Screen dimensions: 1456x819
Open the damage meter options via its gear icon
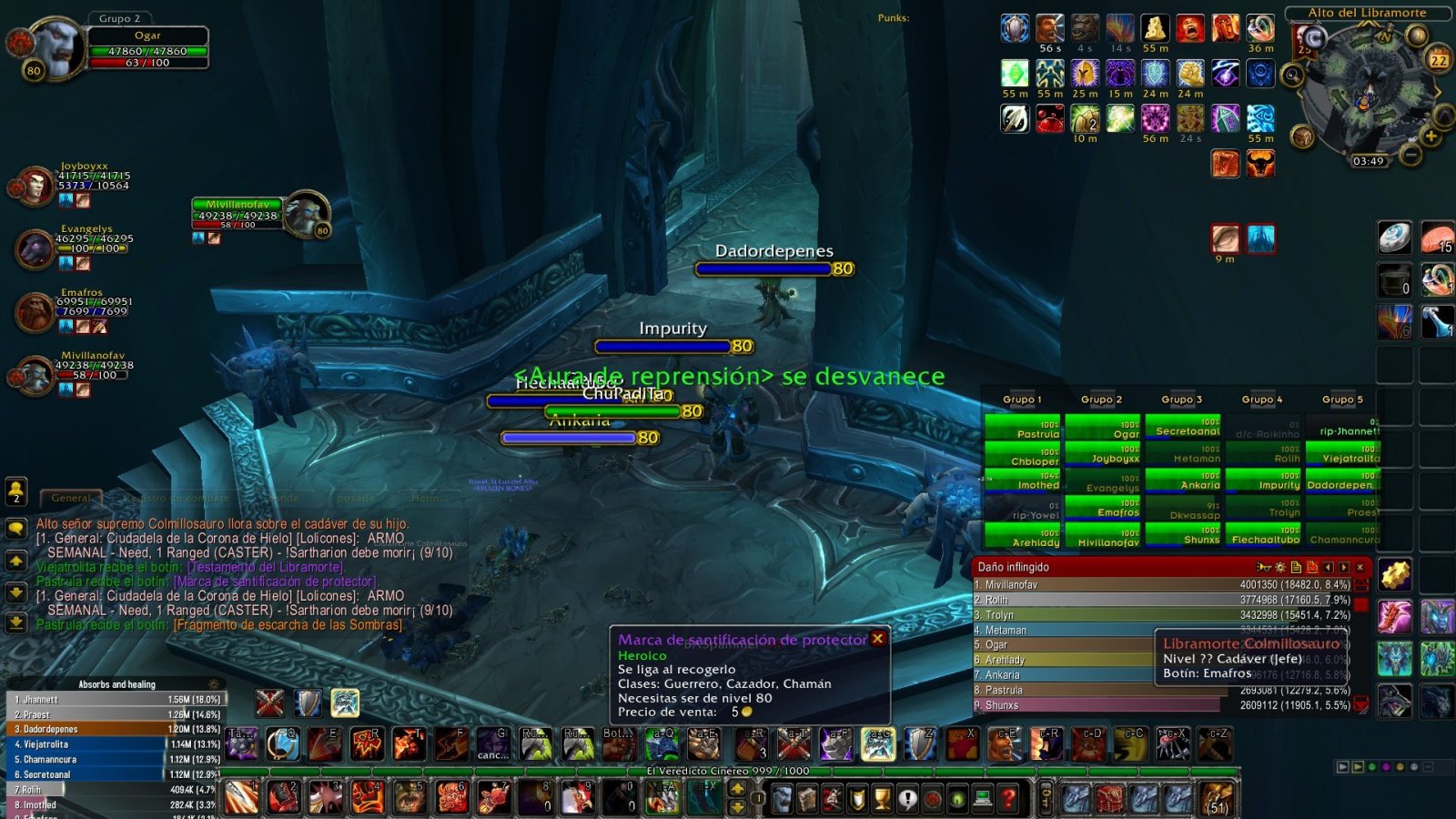(1280, 566)
